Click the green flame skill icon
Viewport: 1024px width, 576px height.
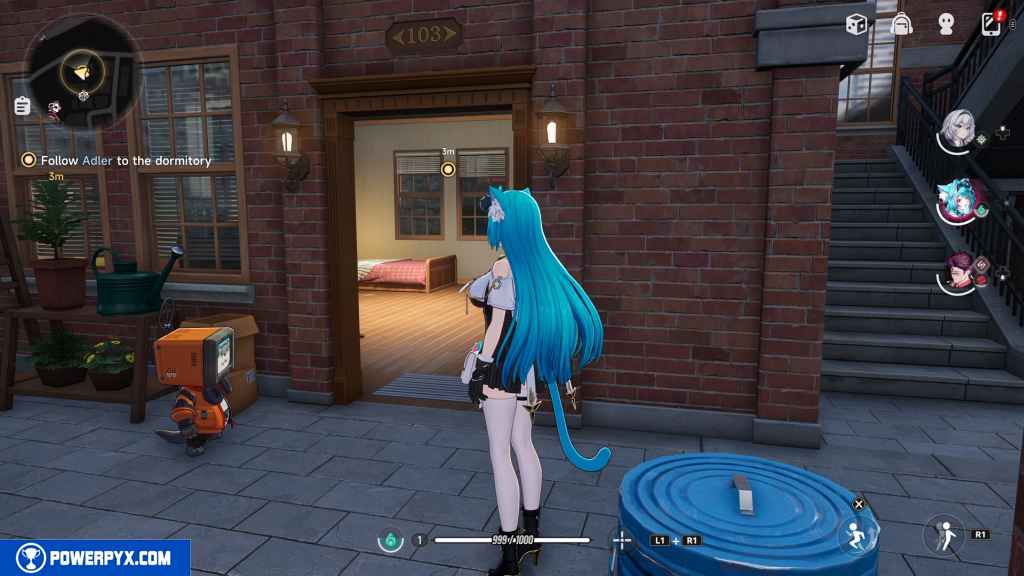pos(388,540)
